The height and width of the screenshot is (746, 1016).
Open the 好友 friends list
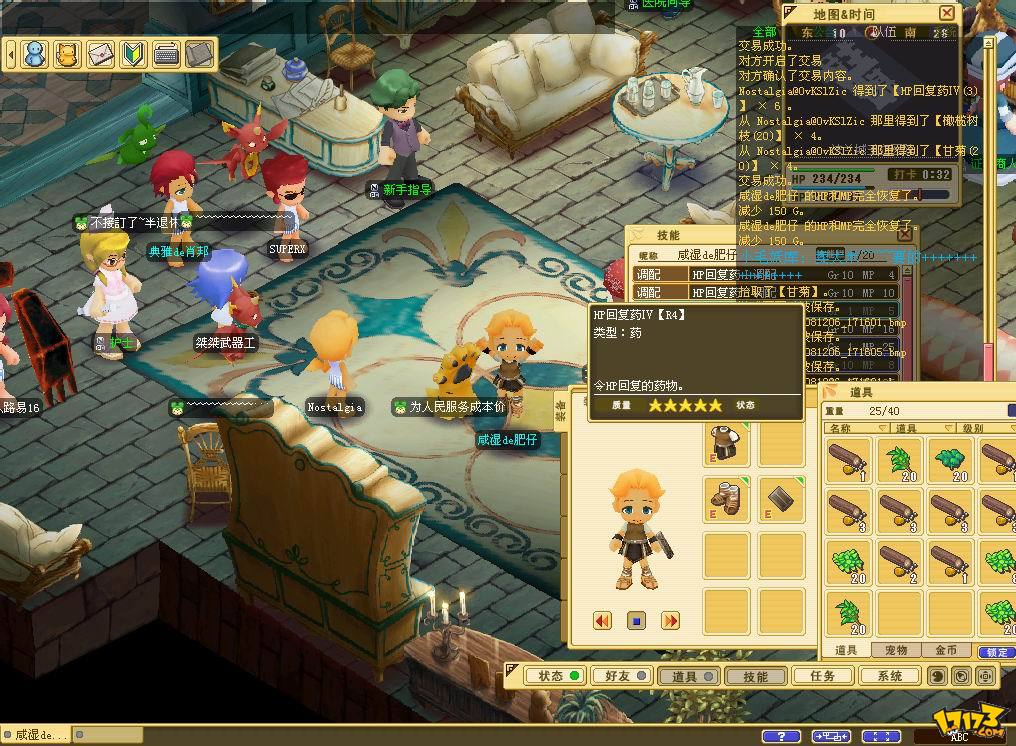click(x=621, y=677)
